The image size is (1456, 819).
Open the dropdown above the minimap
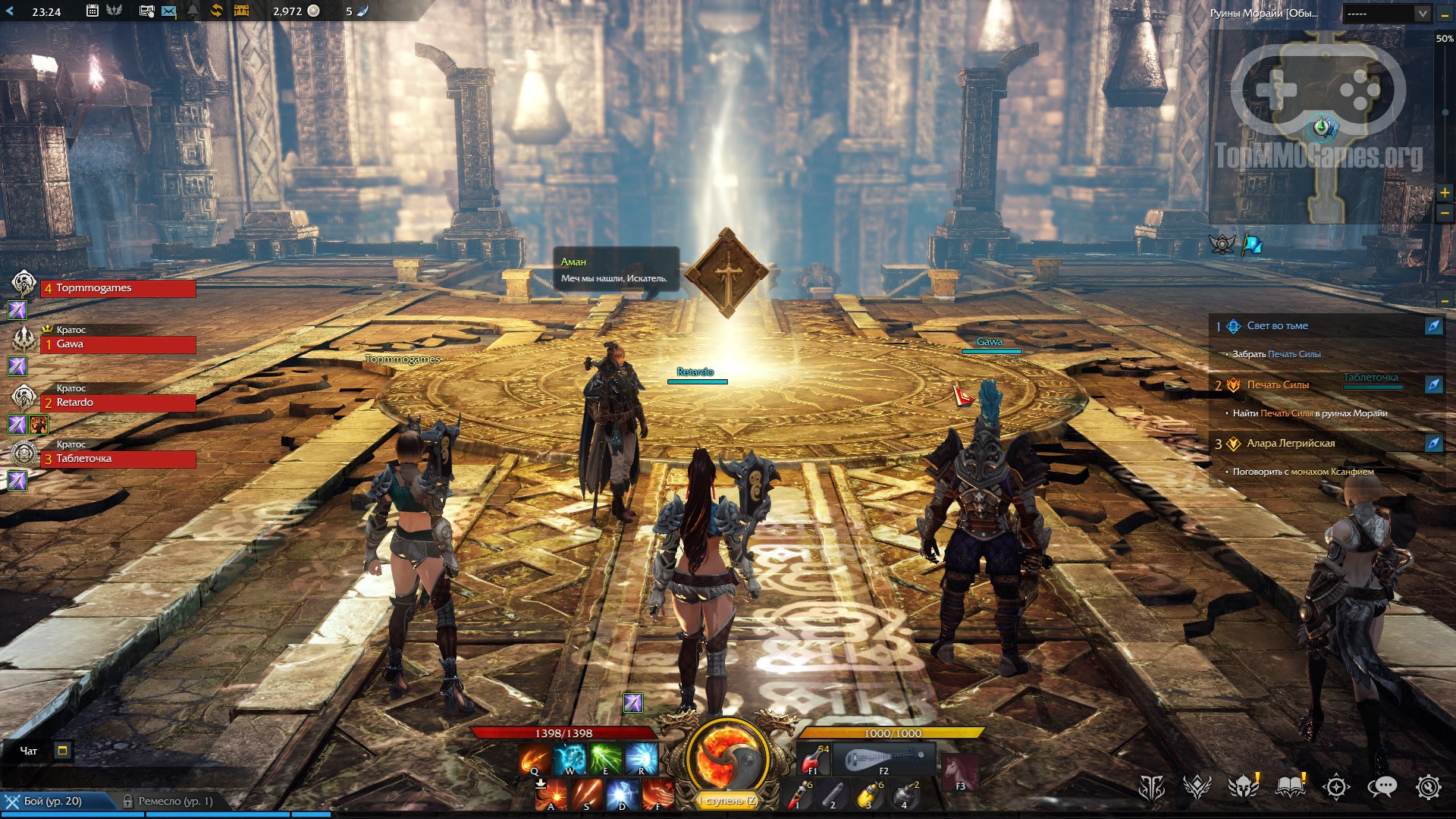tap(1386, 13)
